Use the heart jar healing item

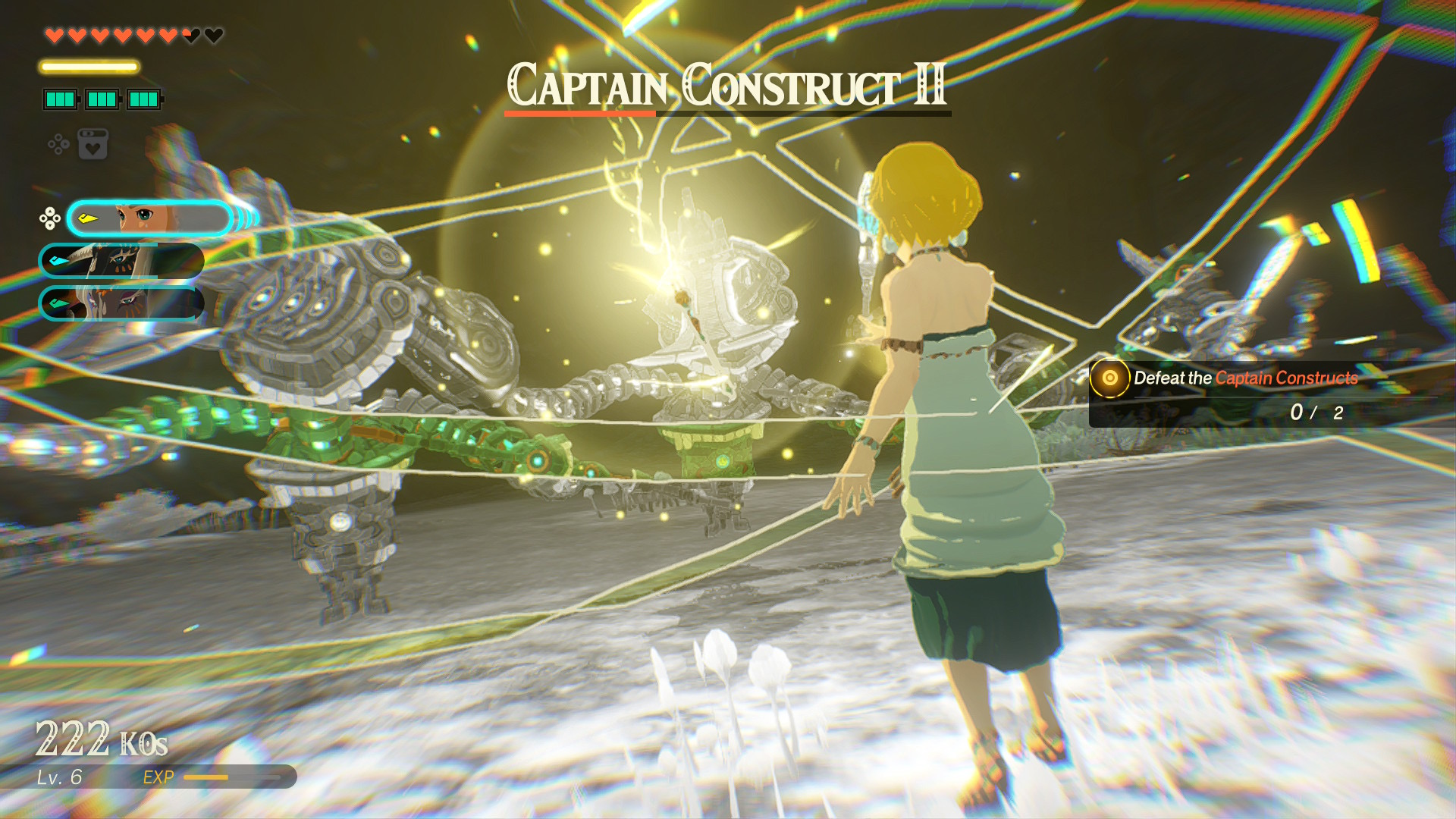(93, 144)
